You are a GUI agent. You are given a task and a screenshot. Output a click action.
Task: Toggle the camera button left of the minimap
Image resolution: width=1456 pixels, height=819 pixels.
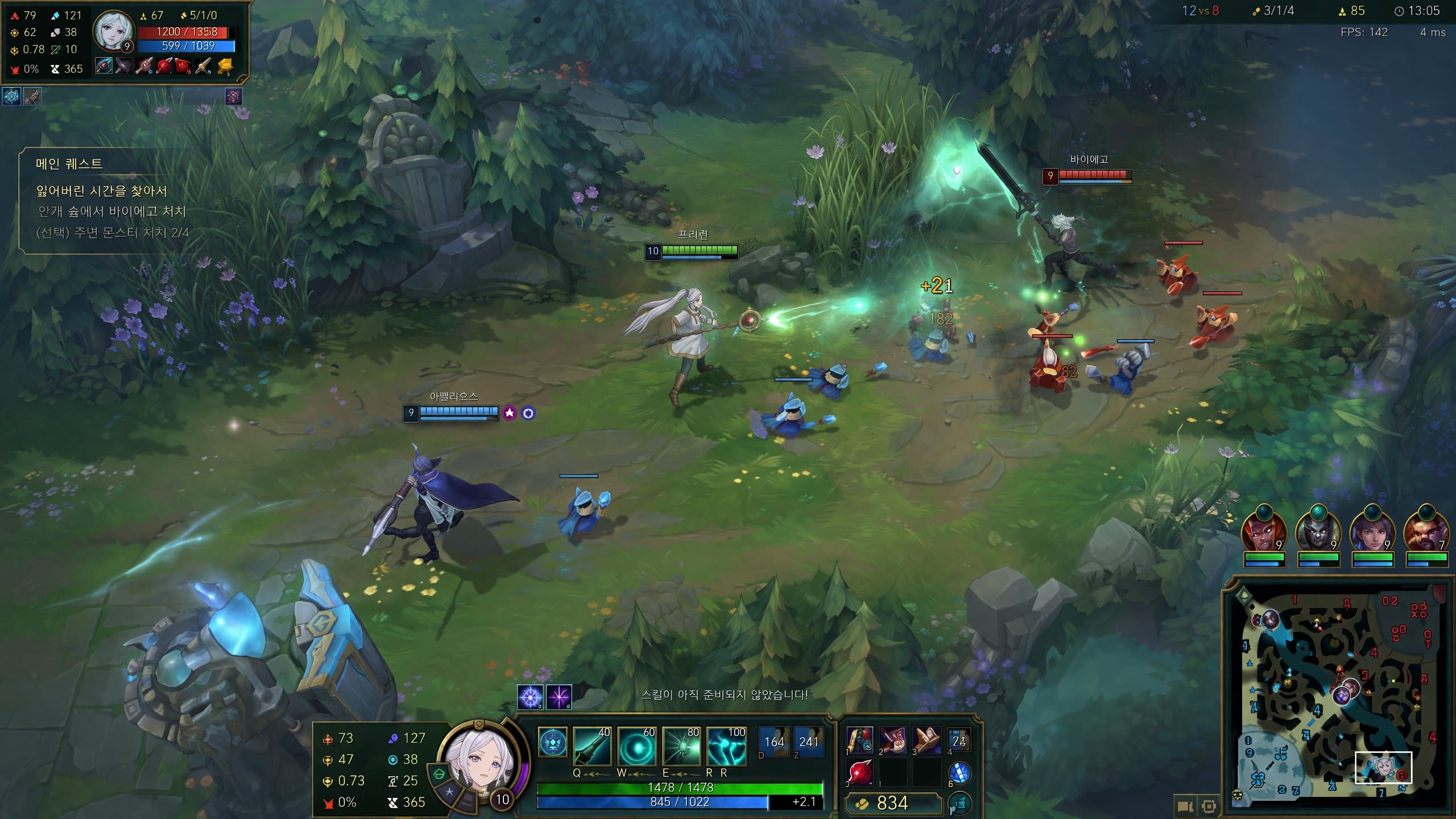point(1185,806)
